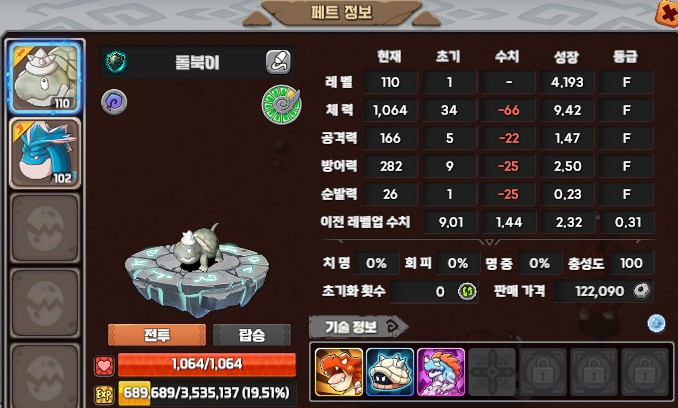Viewport: 678px width, 408px height.
Task: Tap the shield icon beside the pet name
Action: [x=117, y=62]
